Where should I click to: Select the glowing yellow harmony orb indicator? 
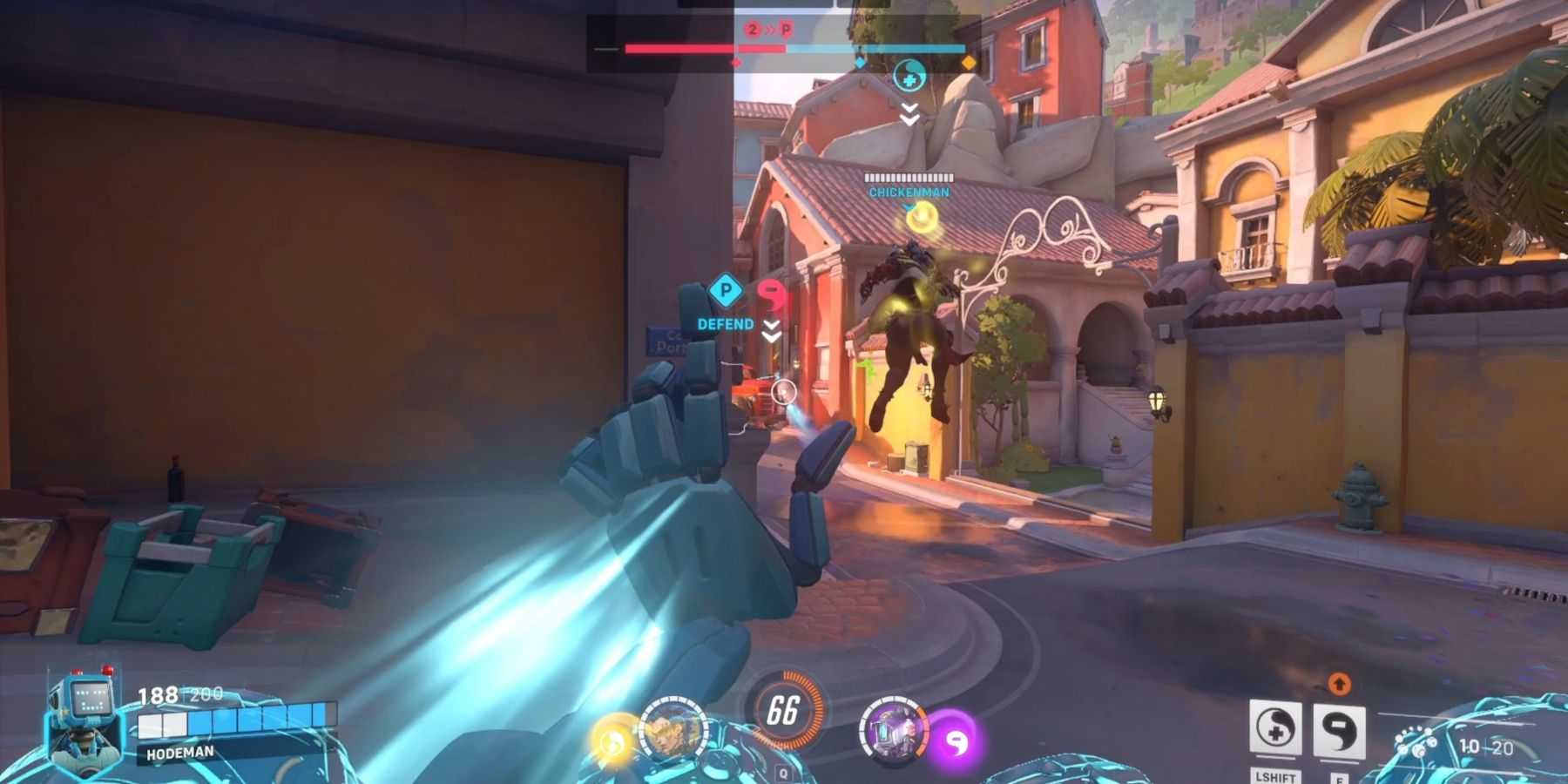pos(612,740)
